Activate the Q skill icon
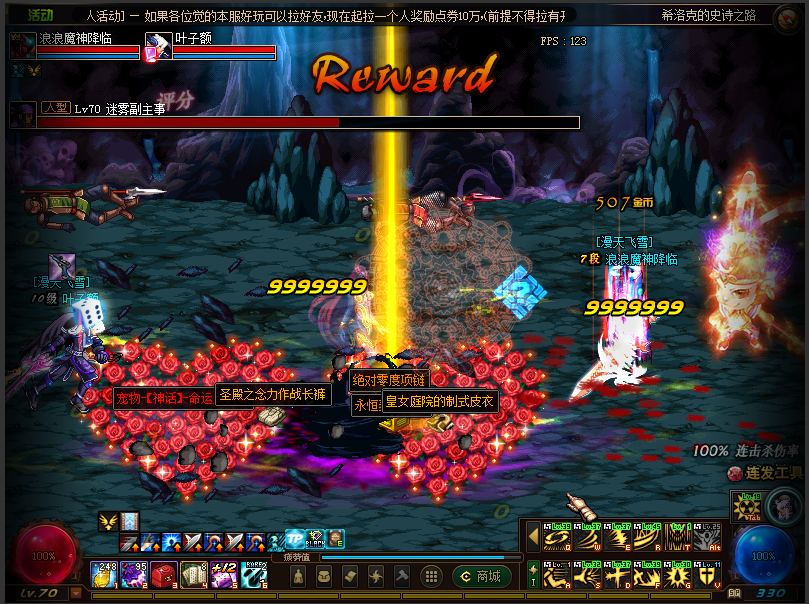This screenshot has height=604, width=809. pos(557,538)
